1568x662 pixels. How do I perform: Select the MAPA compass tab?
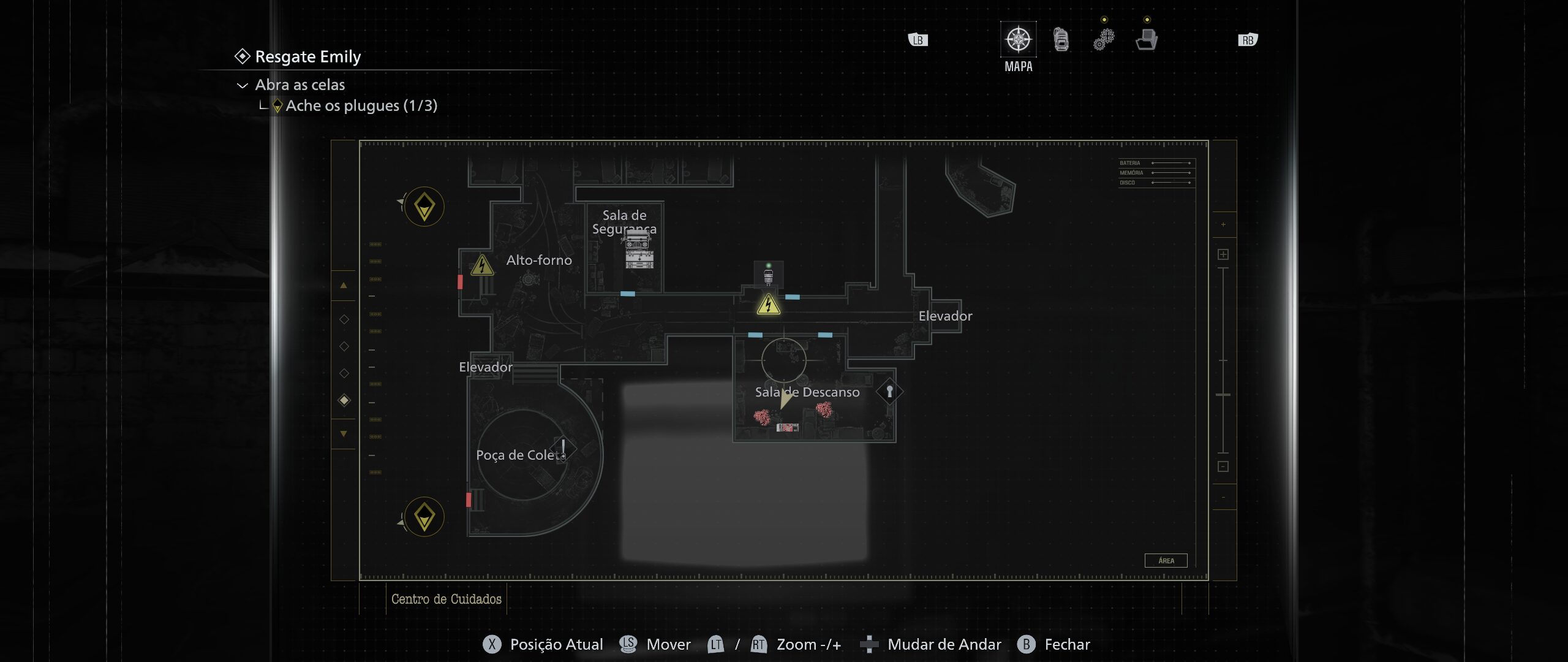(x=1018, y=40)
